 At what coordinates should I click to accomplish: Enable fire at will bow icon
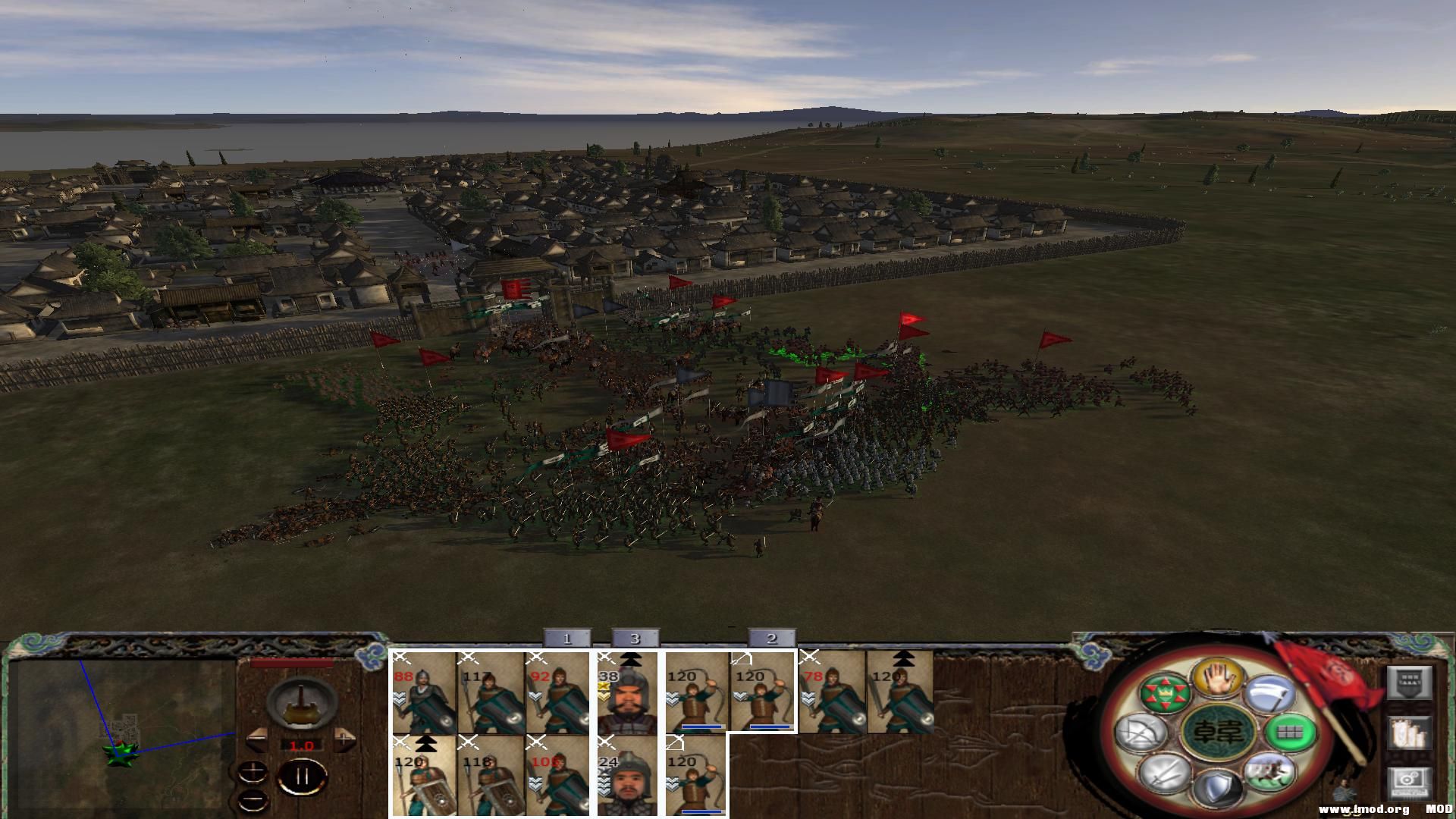pyautogui.click(x=1144, y=733)
